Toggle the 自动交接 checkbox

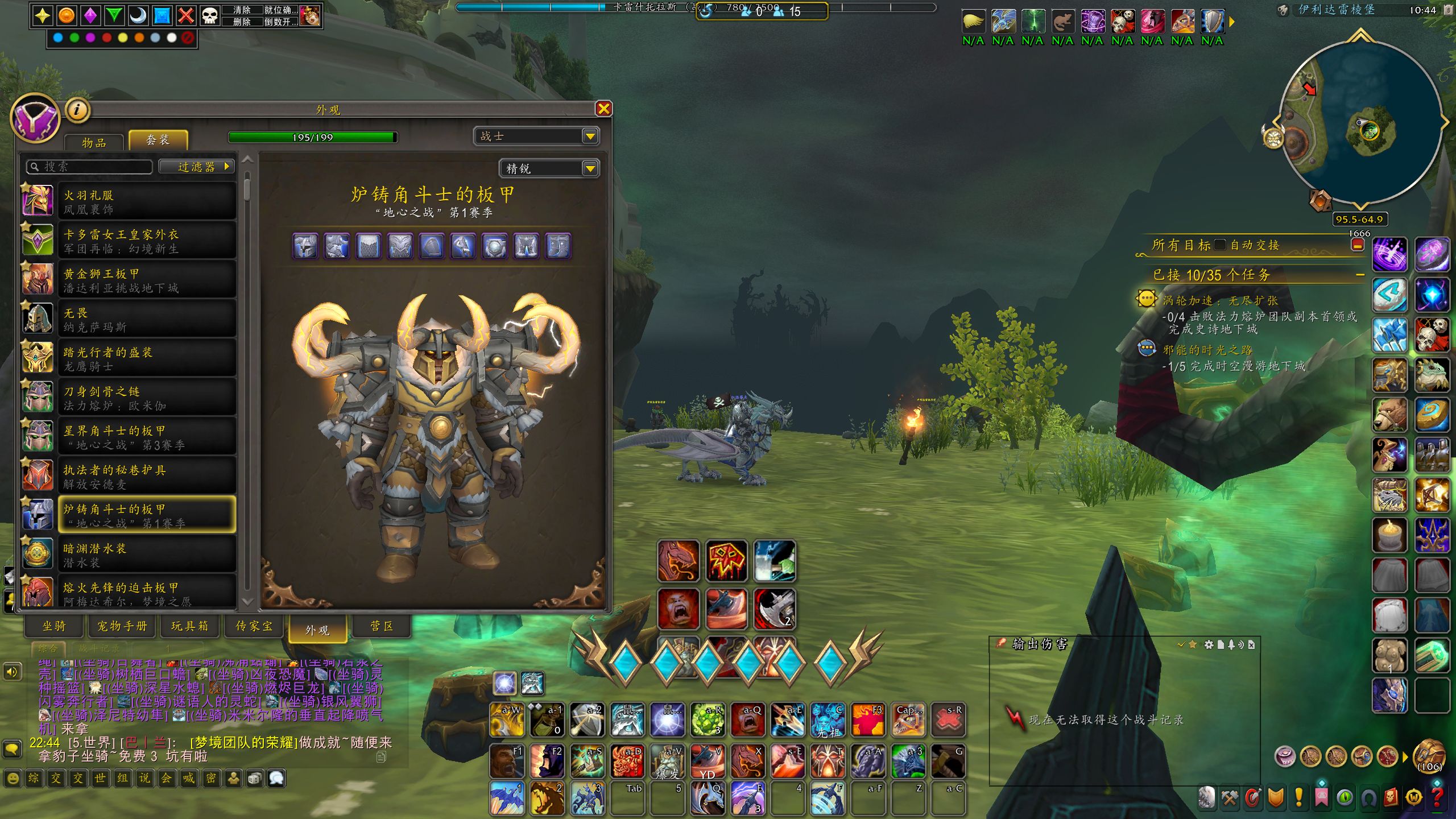1219,245
